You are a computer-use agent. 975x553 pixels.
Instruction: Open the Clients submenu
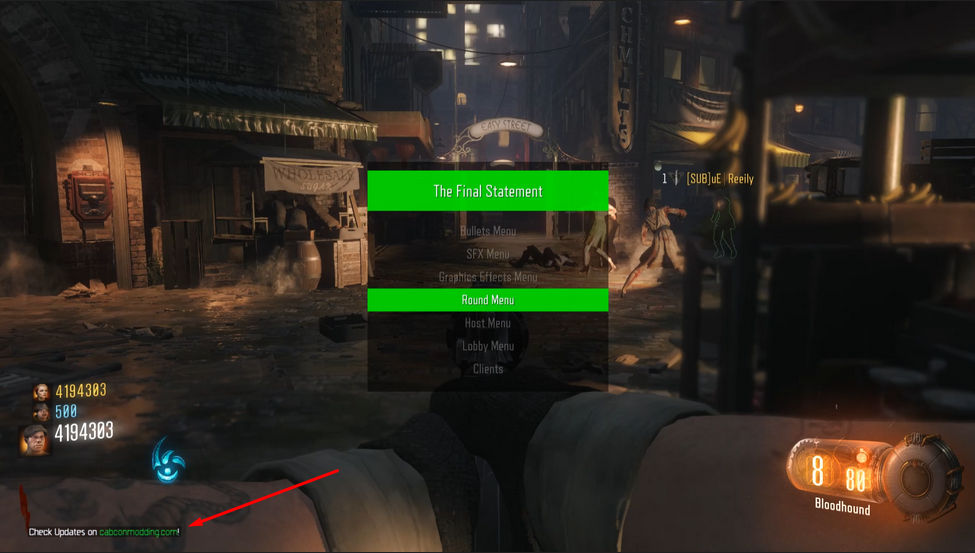tap(488, 369)
